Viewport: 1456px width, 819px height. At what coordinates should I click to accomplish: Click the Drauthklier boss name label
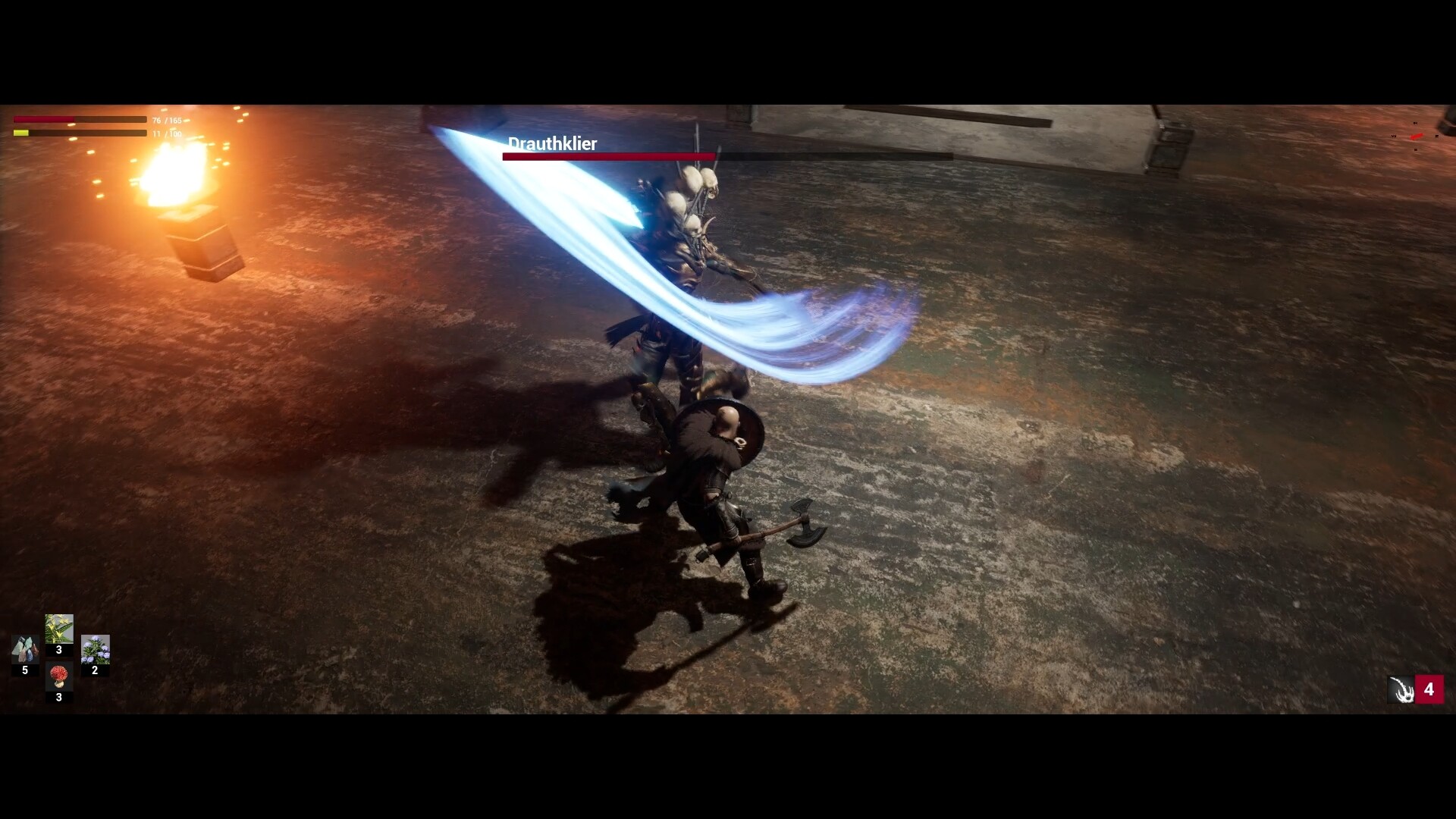552,143
